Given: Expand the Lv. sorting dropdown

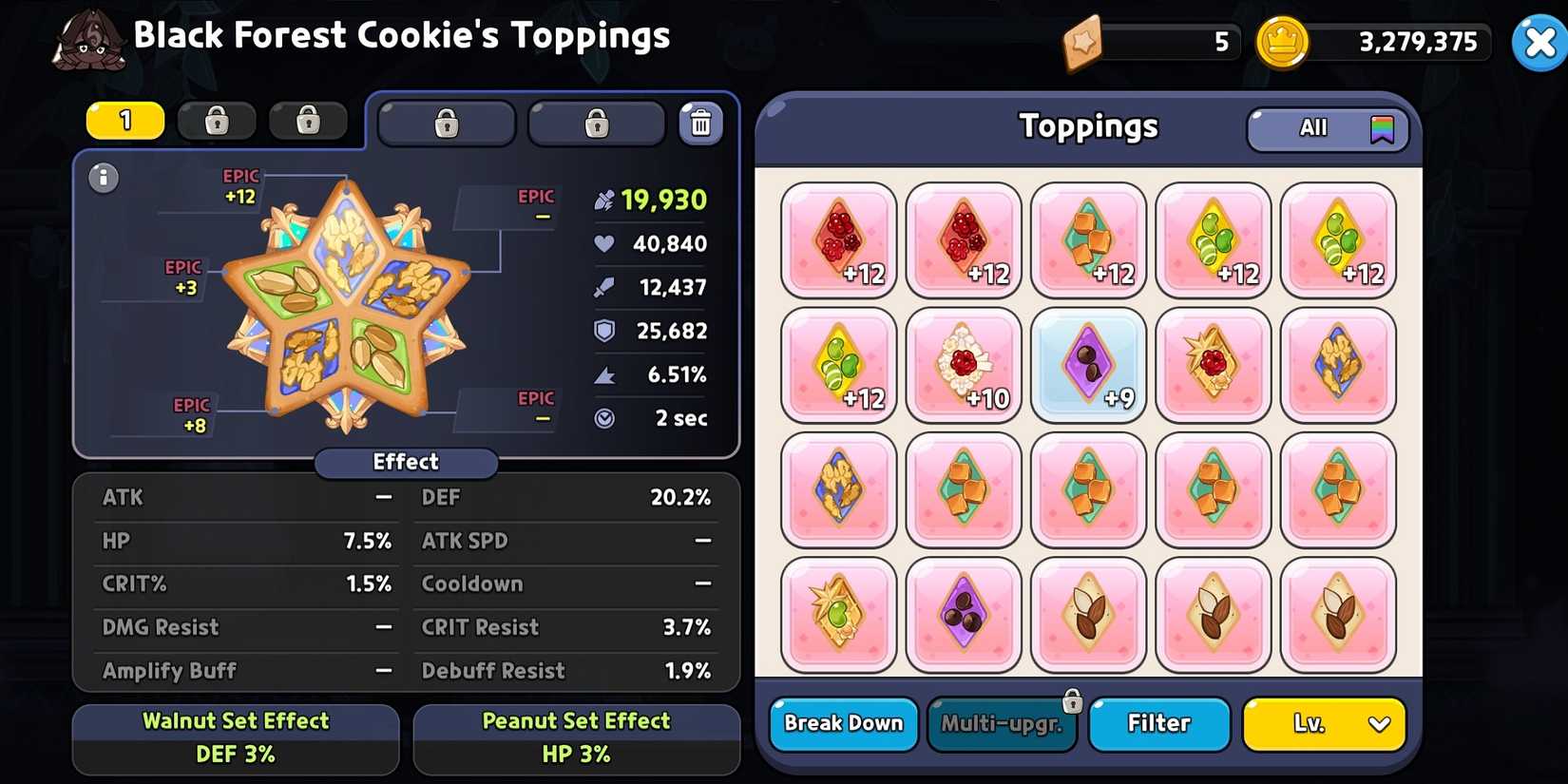Looking at the screenshot, I should 1324,723.
